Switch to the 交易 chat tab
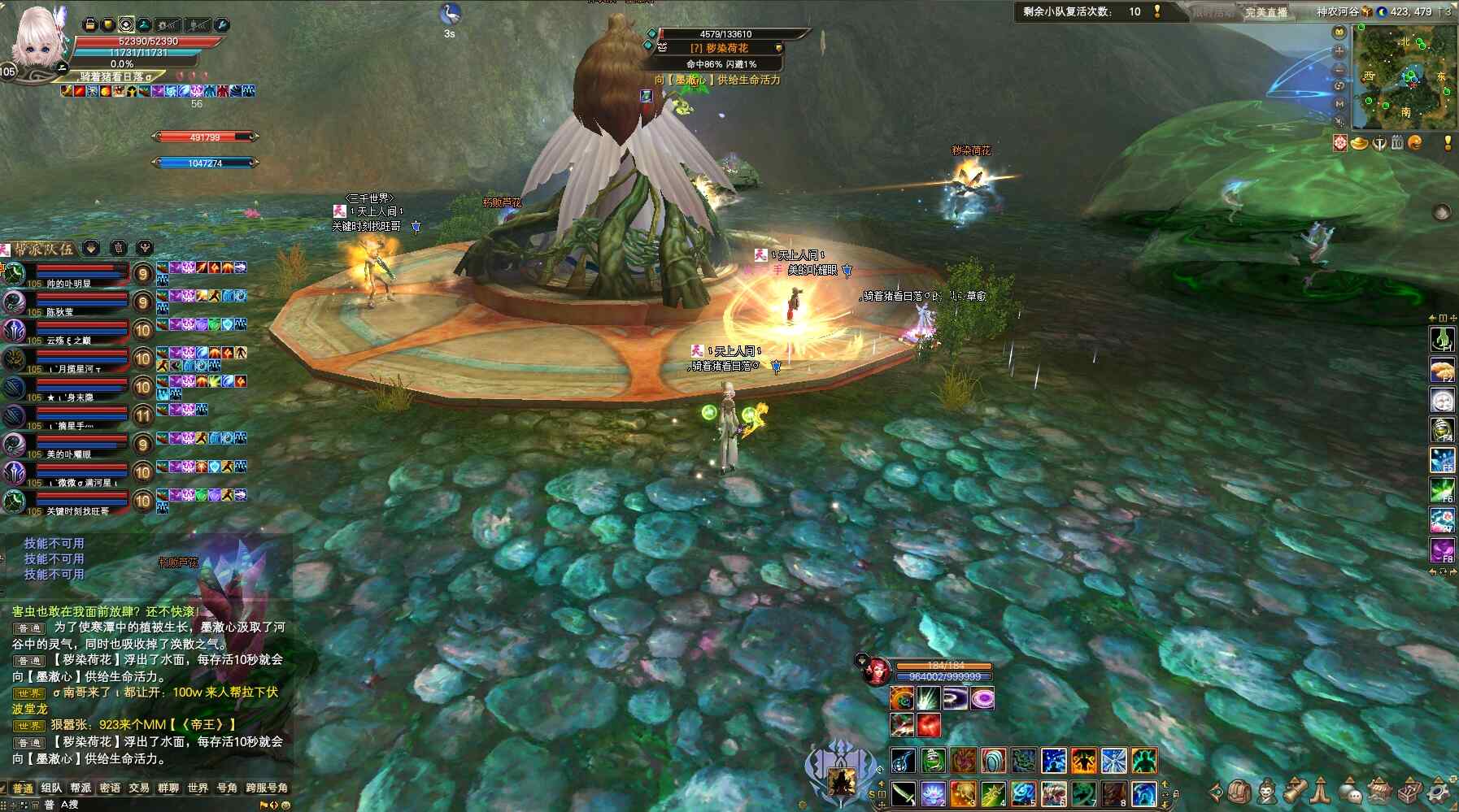The width and height of the screenshot is (1459, 812). click(x=139, y=788)
